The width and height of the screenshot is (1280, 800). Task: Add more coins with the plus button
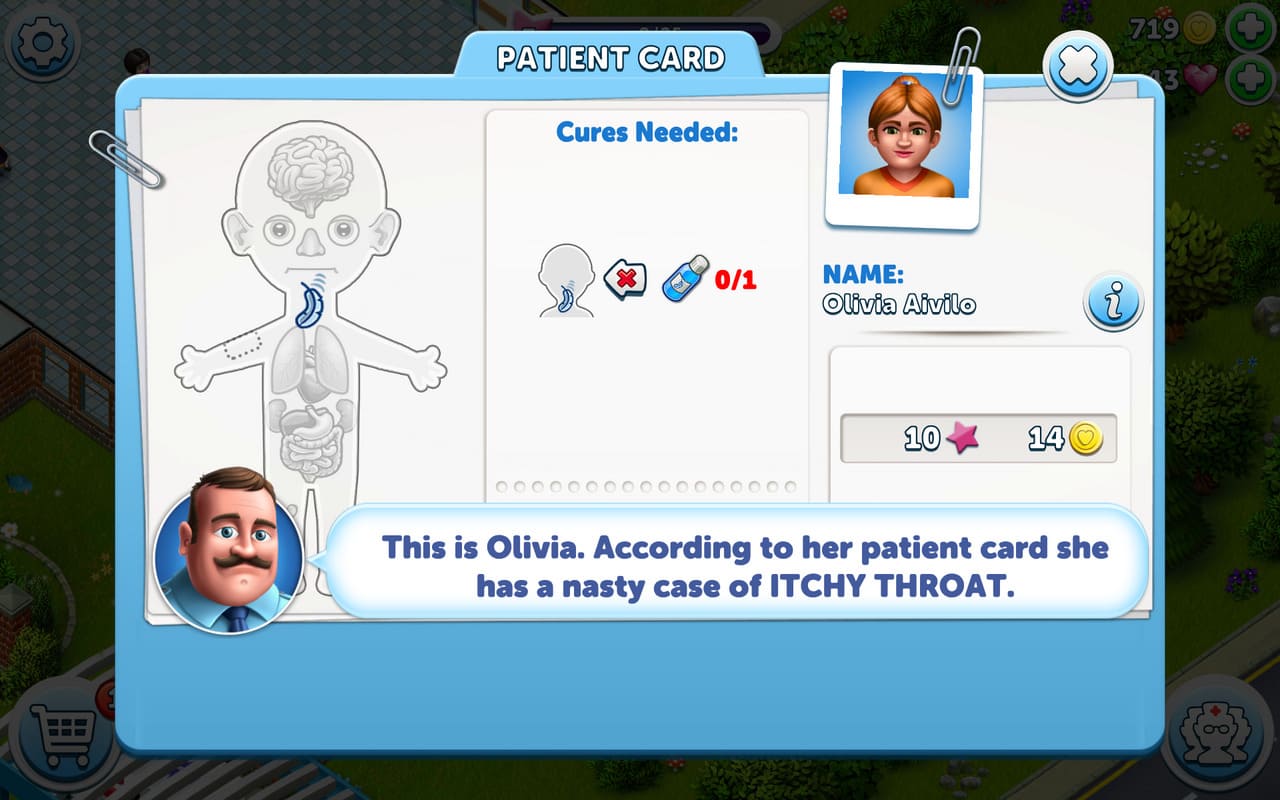(1250, 29)
